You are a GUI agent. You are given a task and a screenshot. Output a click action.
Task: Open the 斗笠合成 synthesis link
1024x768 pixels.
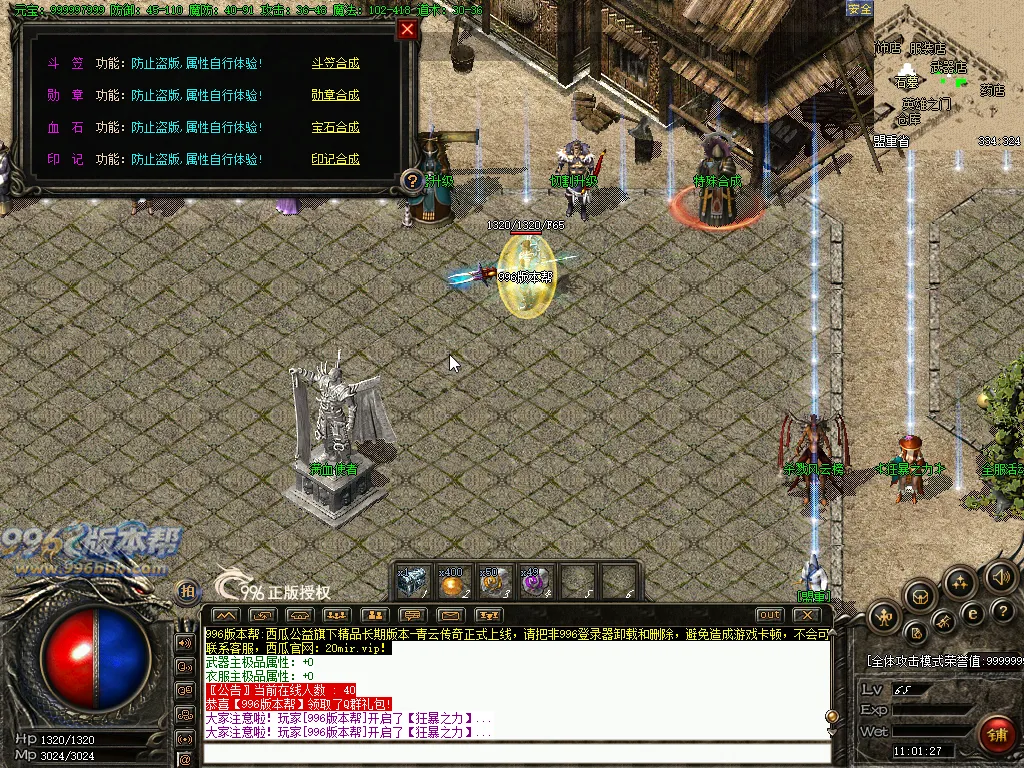pos(335,63)
